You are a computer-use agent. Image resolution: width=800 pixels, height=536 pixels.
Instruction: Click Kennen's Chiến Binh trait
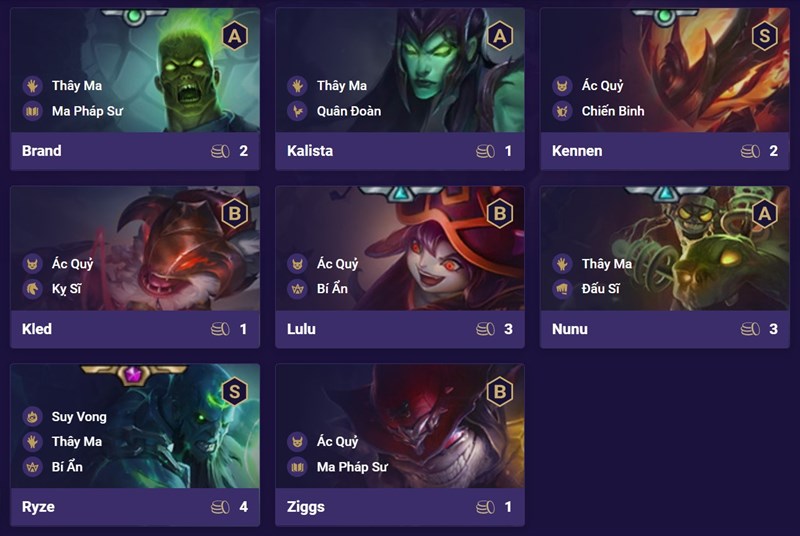612,111
